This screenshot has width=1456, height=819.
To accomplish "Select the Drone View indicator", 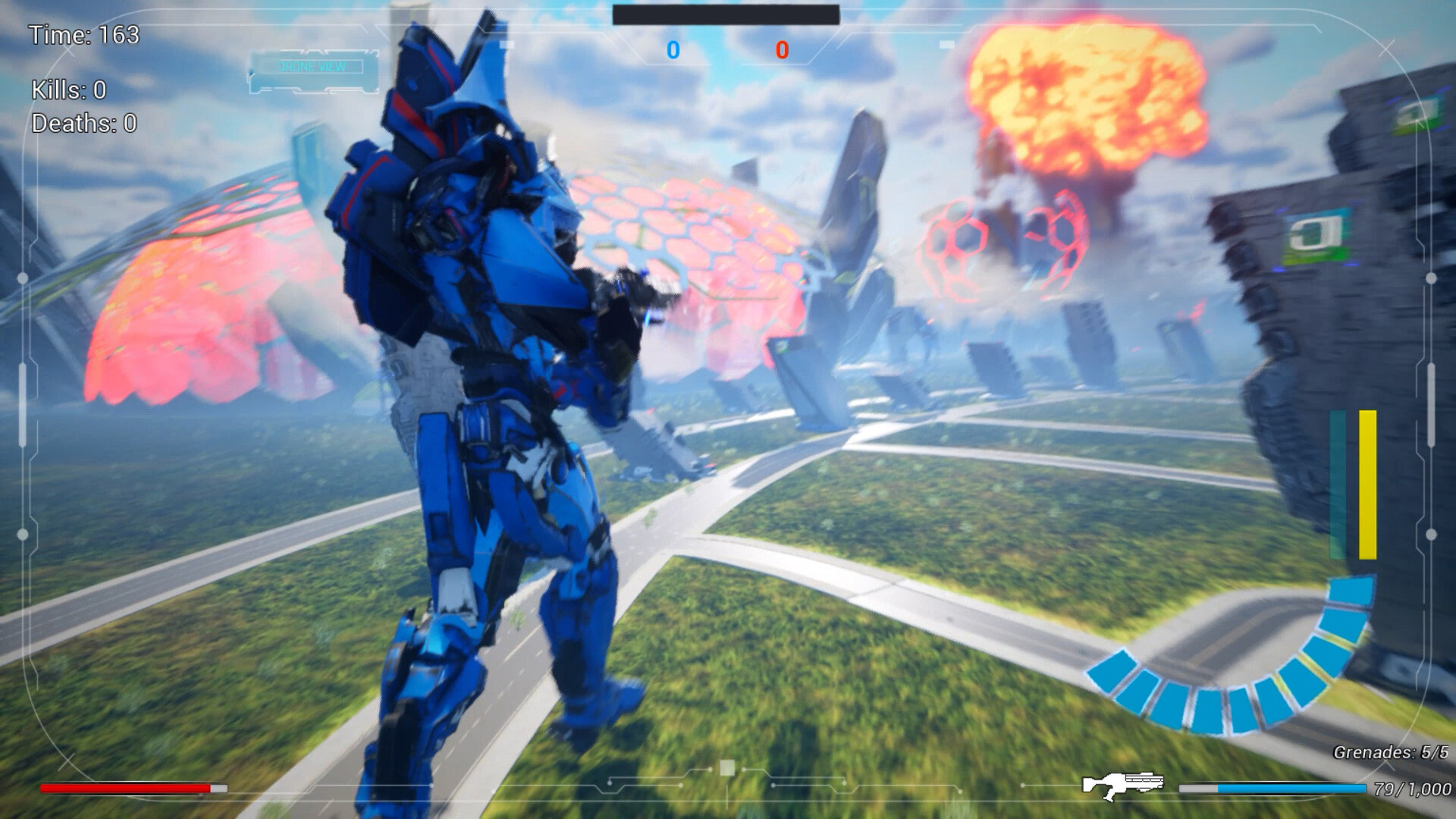I will click(x=312, y=67).
